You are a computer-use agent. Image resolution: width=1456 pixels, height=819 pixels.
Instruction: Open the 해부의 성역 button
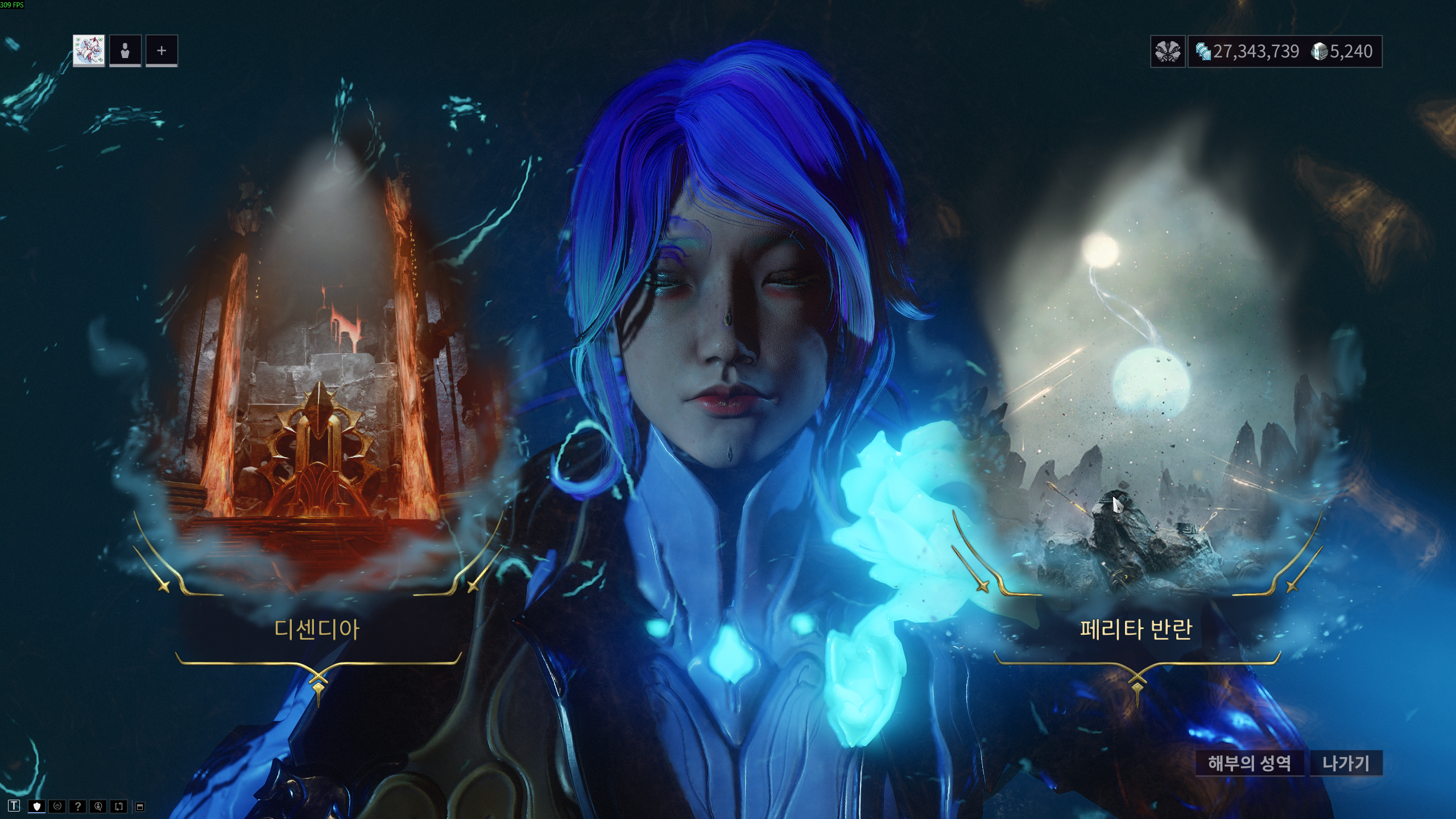pyautogui.click(x=1249, y=763)
